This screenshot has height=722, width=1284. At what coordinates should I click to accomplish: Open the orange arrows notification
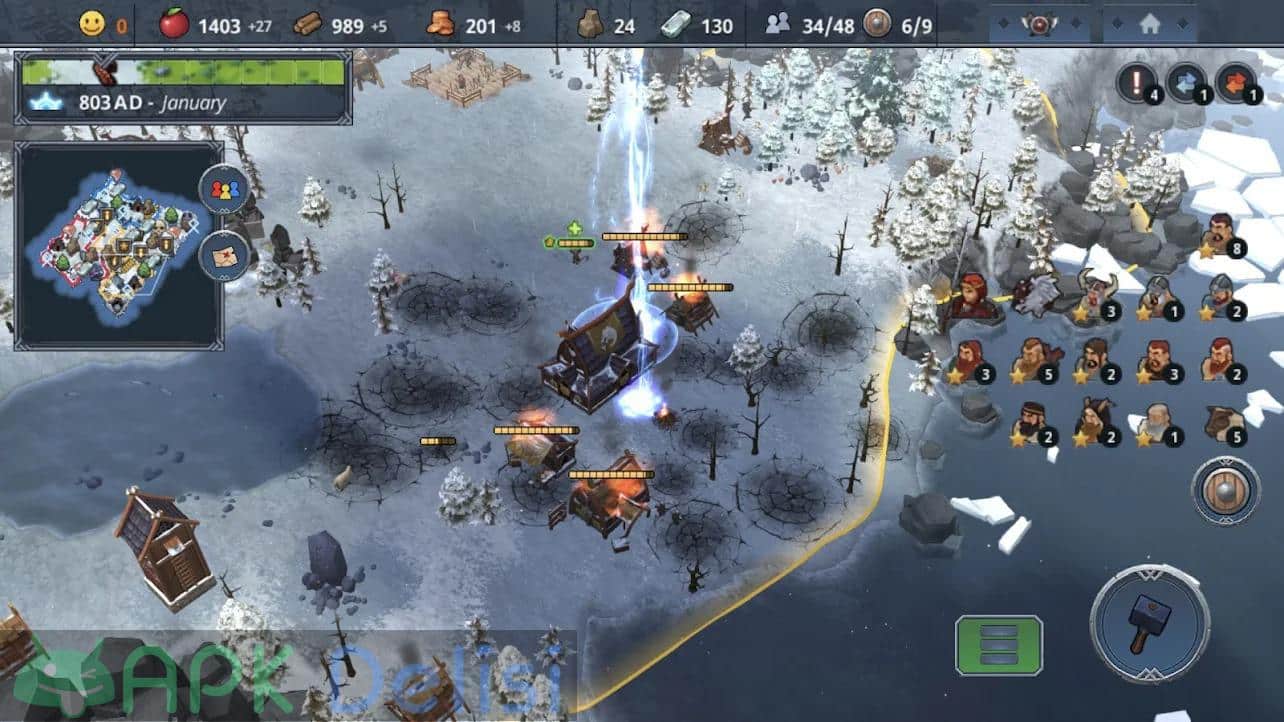[1236, 82]
